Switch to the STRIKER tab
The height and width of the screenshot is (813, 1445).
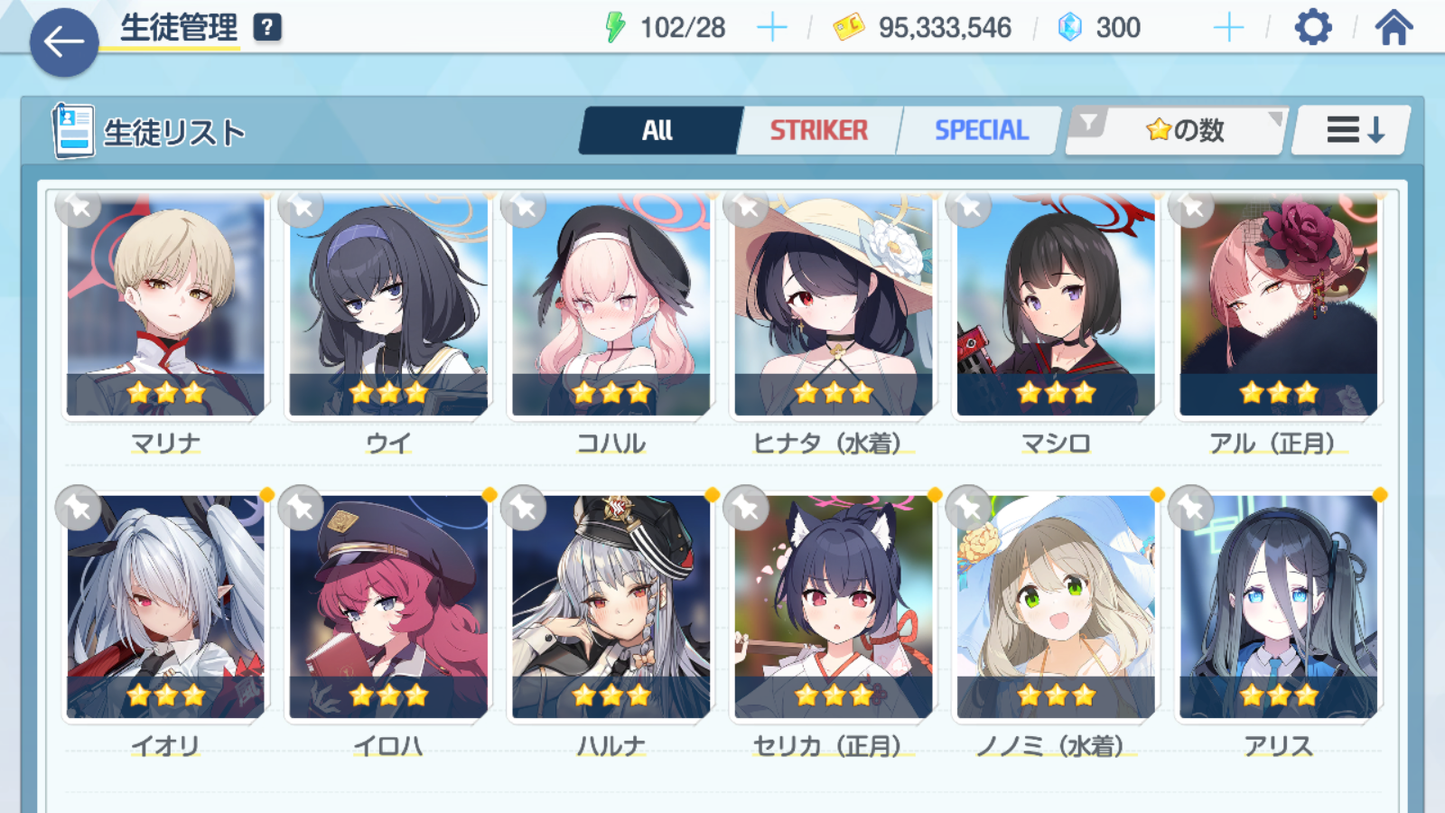coord(818,130)
